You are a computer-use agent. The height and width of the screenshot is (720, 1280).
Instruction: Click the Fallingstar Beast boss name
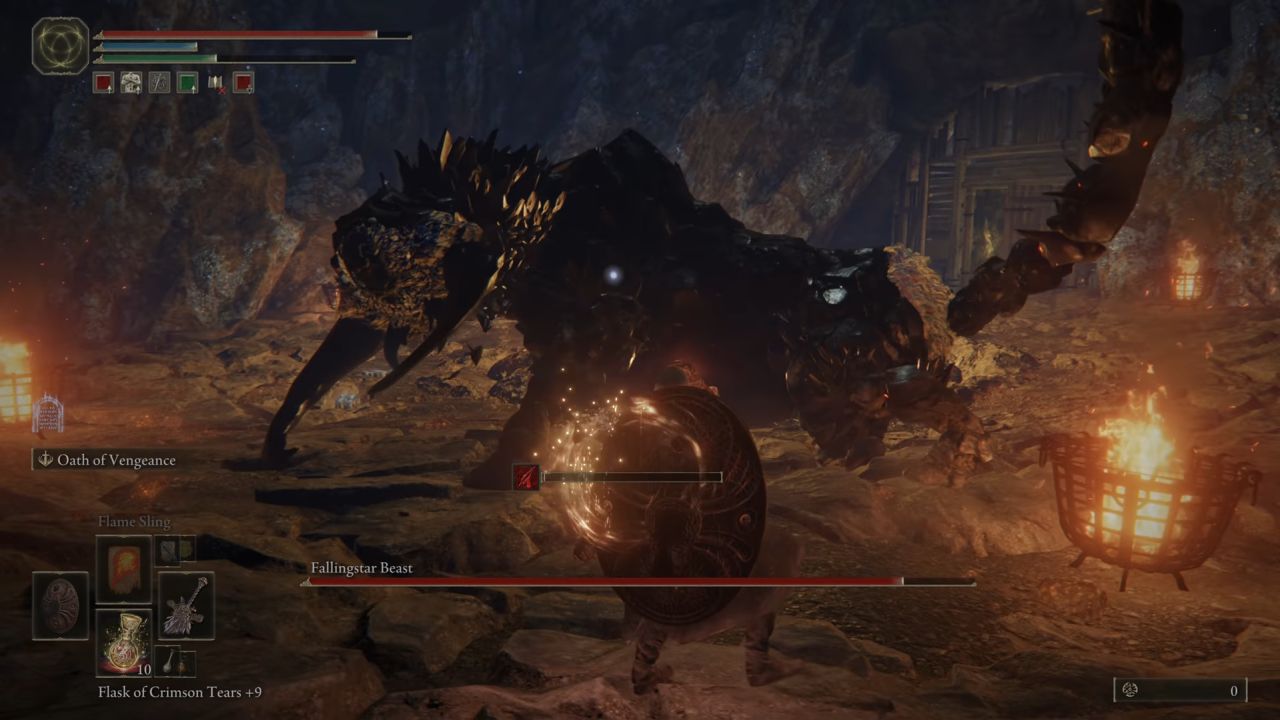coord(360,567)
